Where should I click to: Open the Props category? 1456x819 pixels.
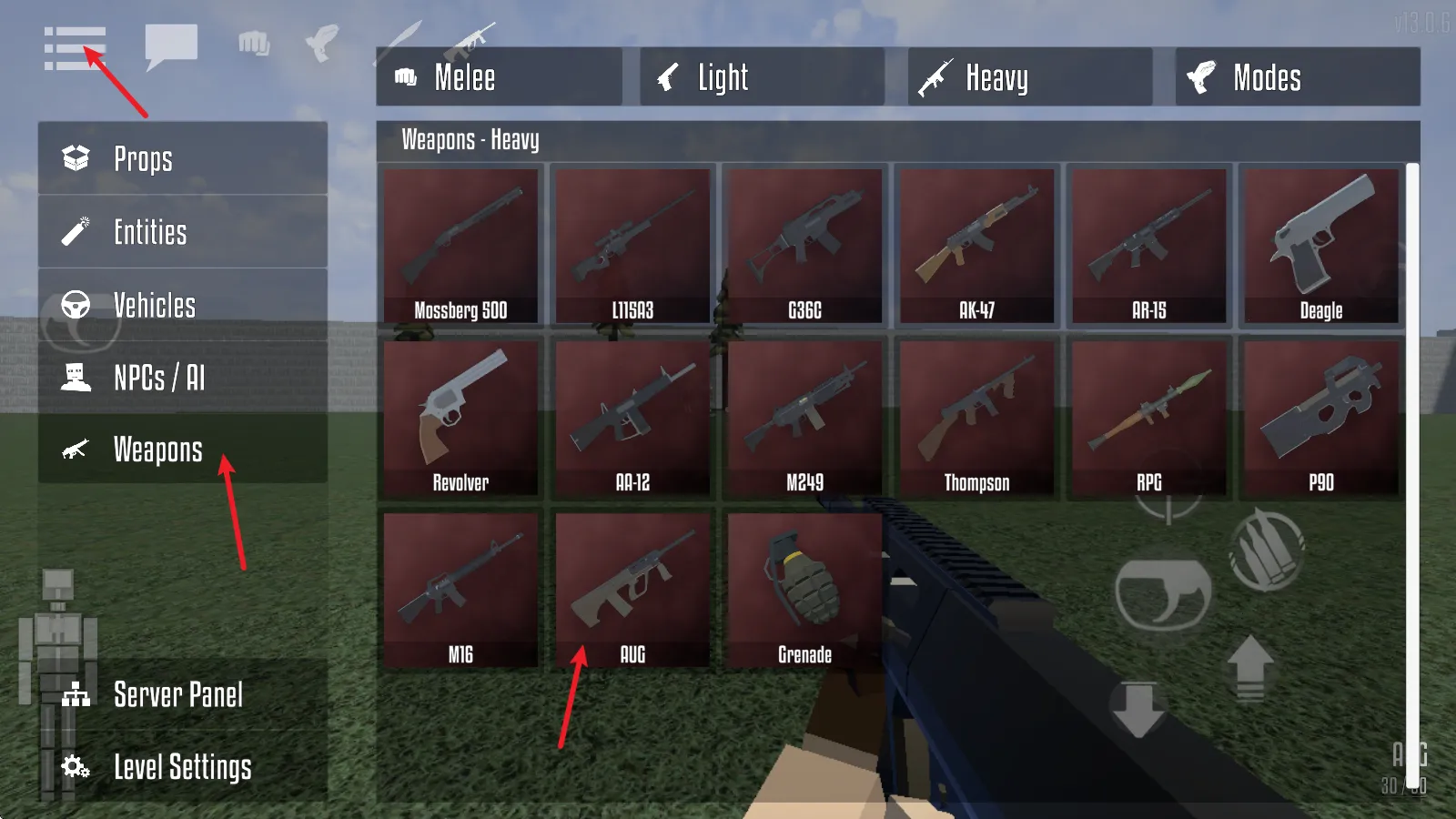pyautogui.click(x=182, y=158)
